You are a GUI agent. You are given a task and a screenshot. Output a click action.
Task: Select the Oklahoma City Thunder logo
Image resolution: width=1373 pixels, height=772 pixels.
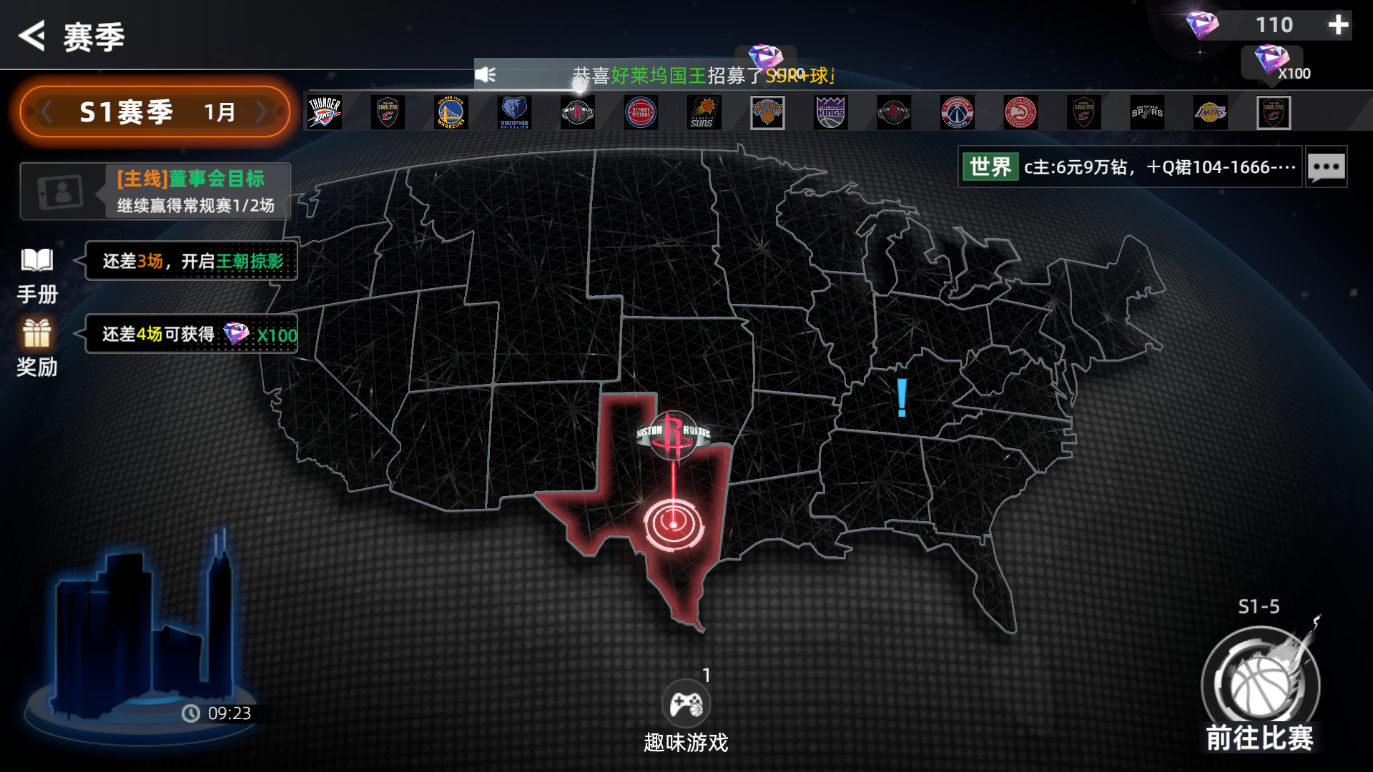[324, 113]
